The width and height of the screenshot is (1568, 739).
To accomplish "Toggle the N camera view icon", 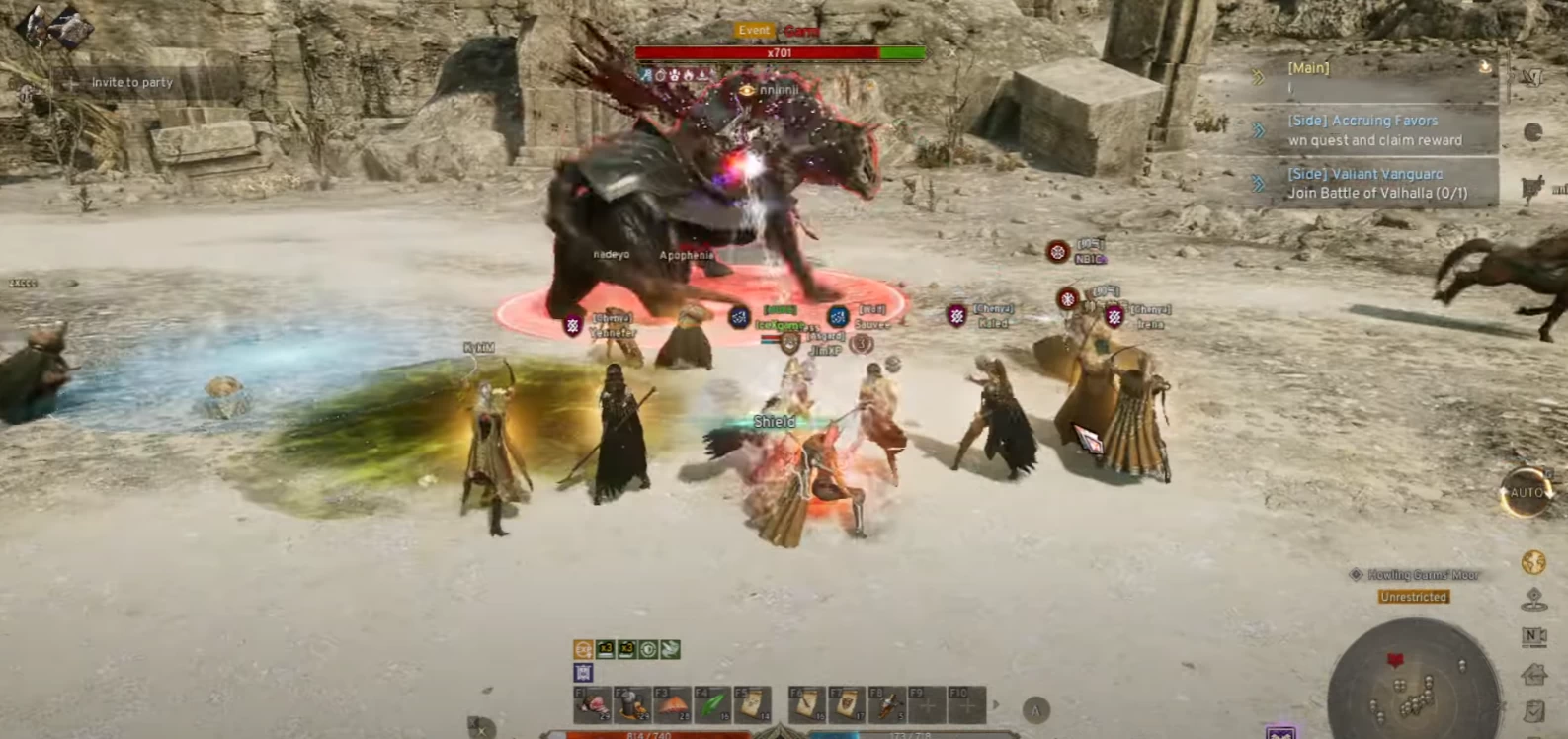I will coord(1533,637).
